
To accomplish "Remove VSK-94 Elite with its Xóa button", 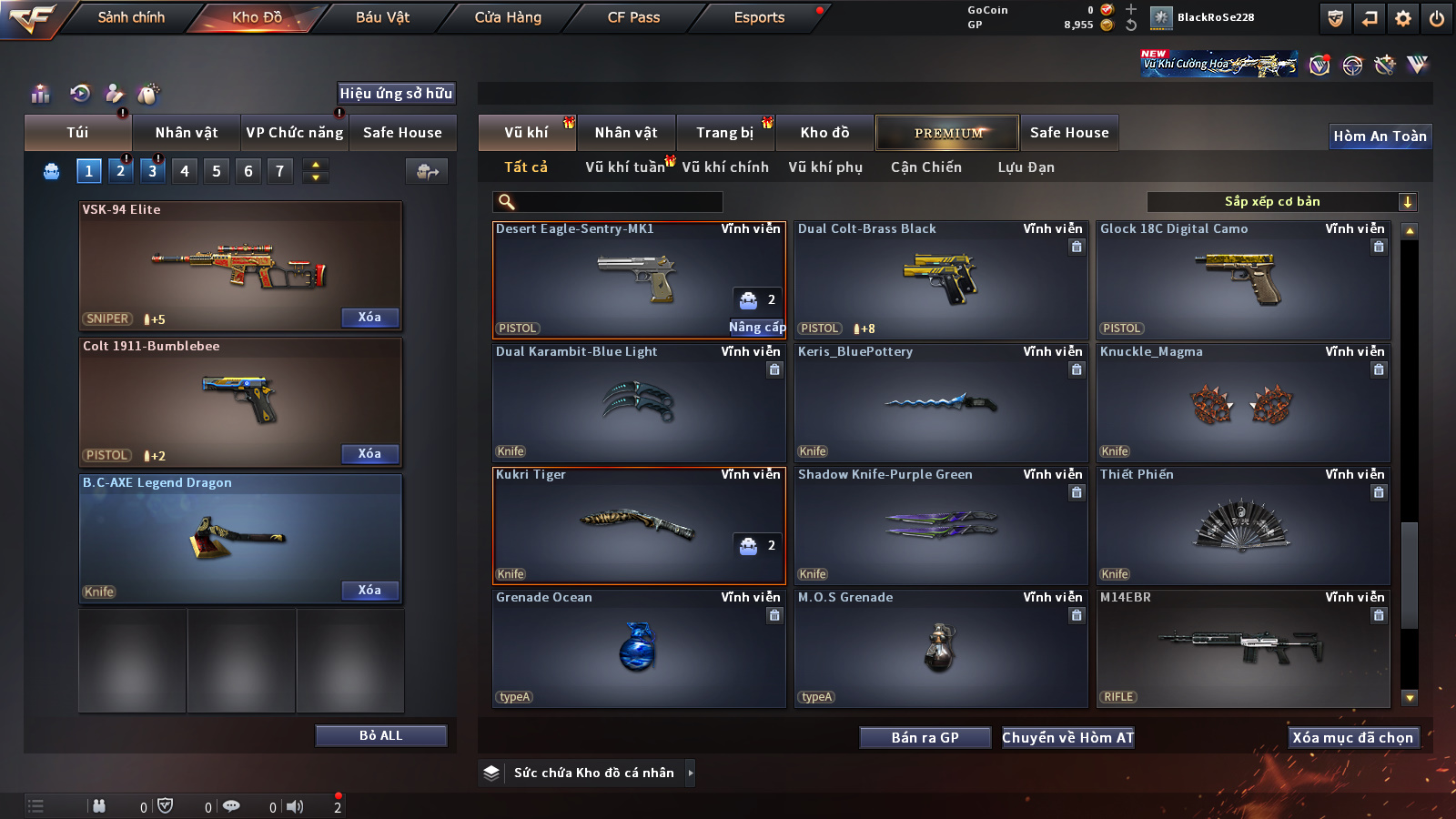I will pos(369,318).
